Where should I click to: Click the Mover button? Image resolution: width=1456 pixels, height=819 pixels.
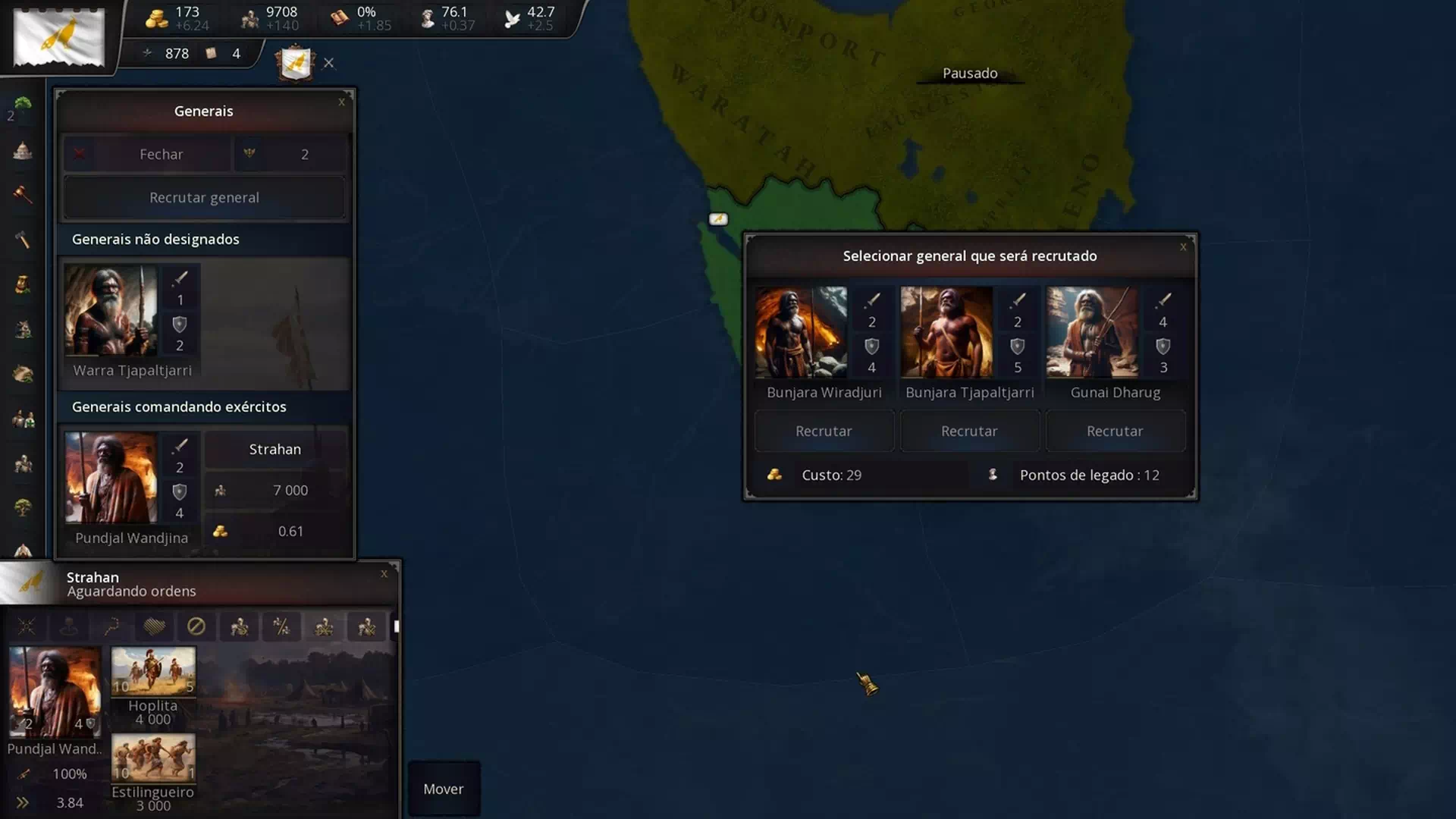click(x=444, y=789)
